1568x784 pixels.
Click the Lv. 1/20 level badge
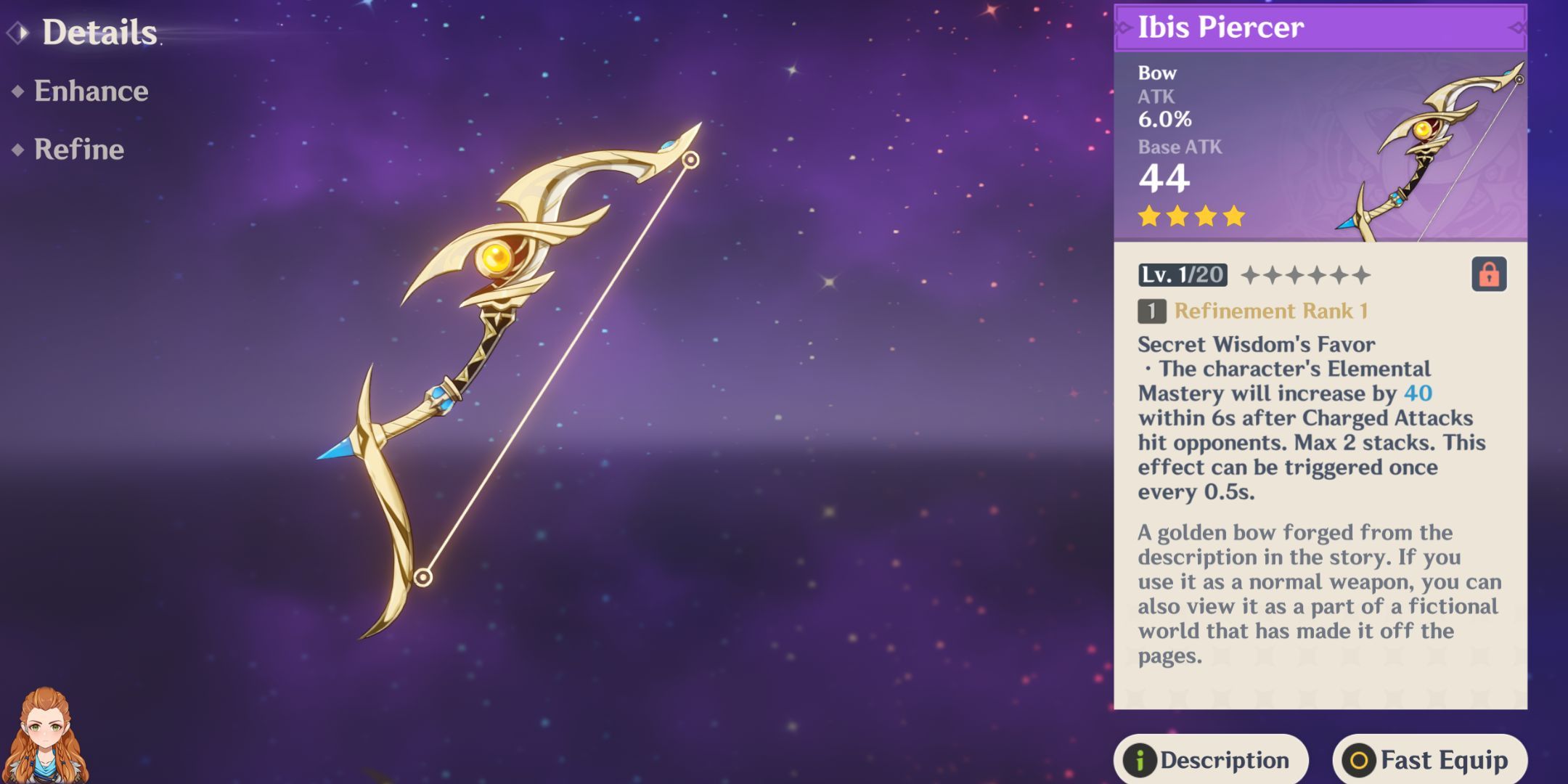(1184, 276)
